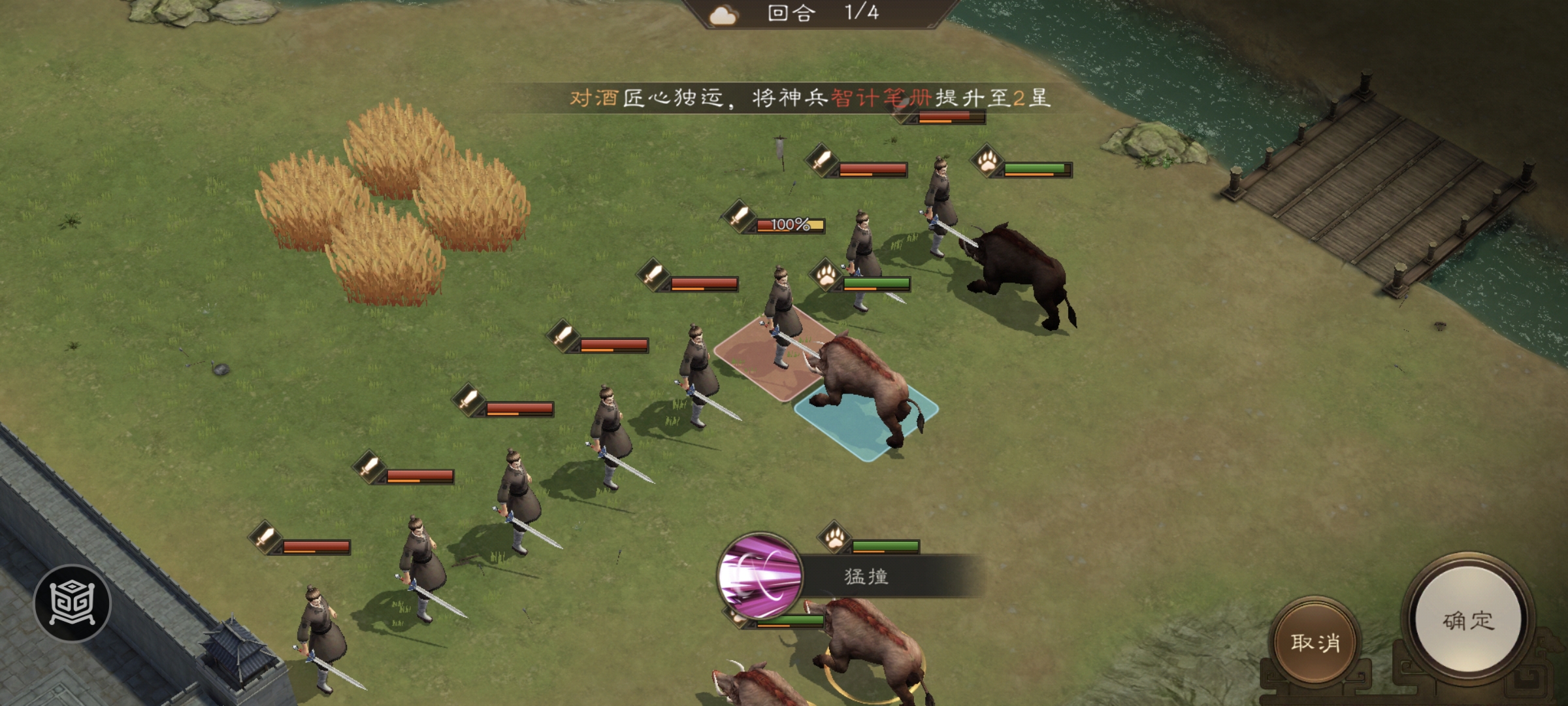Click the cloud weather icon beside 回合
1568x706 pixels.
[723, 16]
